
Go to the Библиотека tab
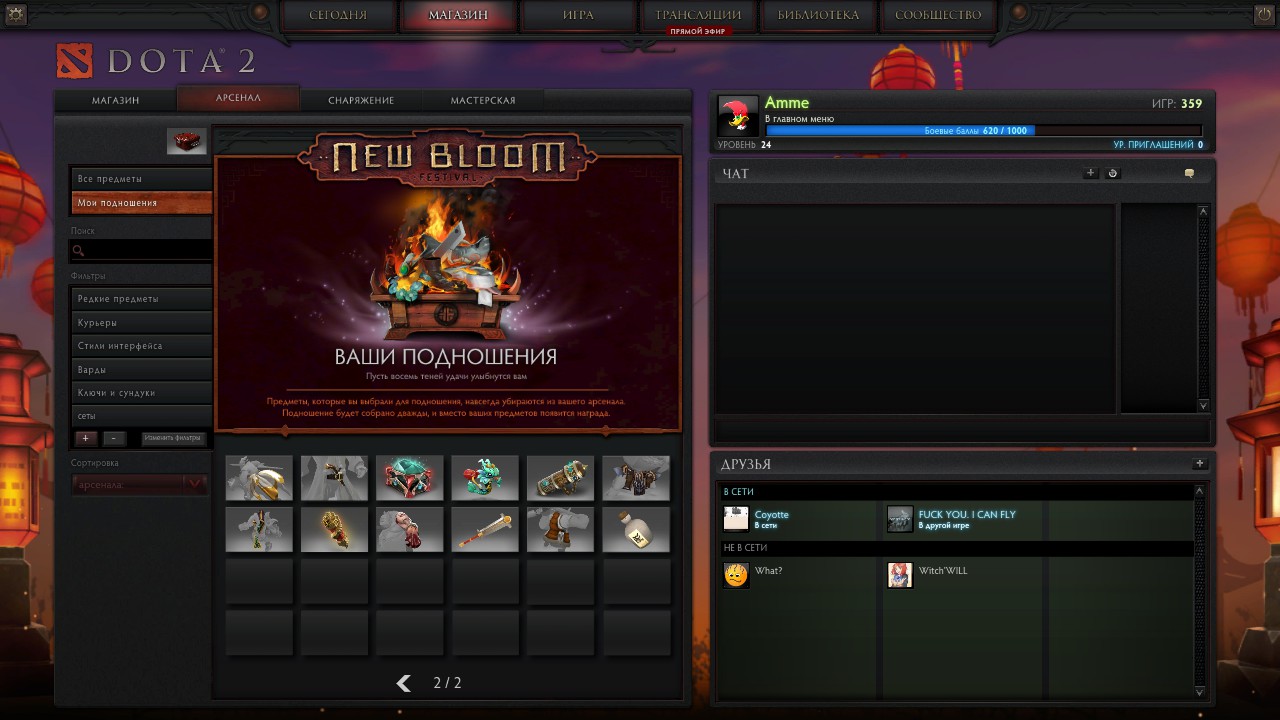(818, 15)
